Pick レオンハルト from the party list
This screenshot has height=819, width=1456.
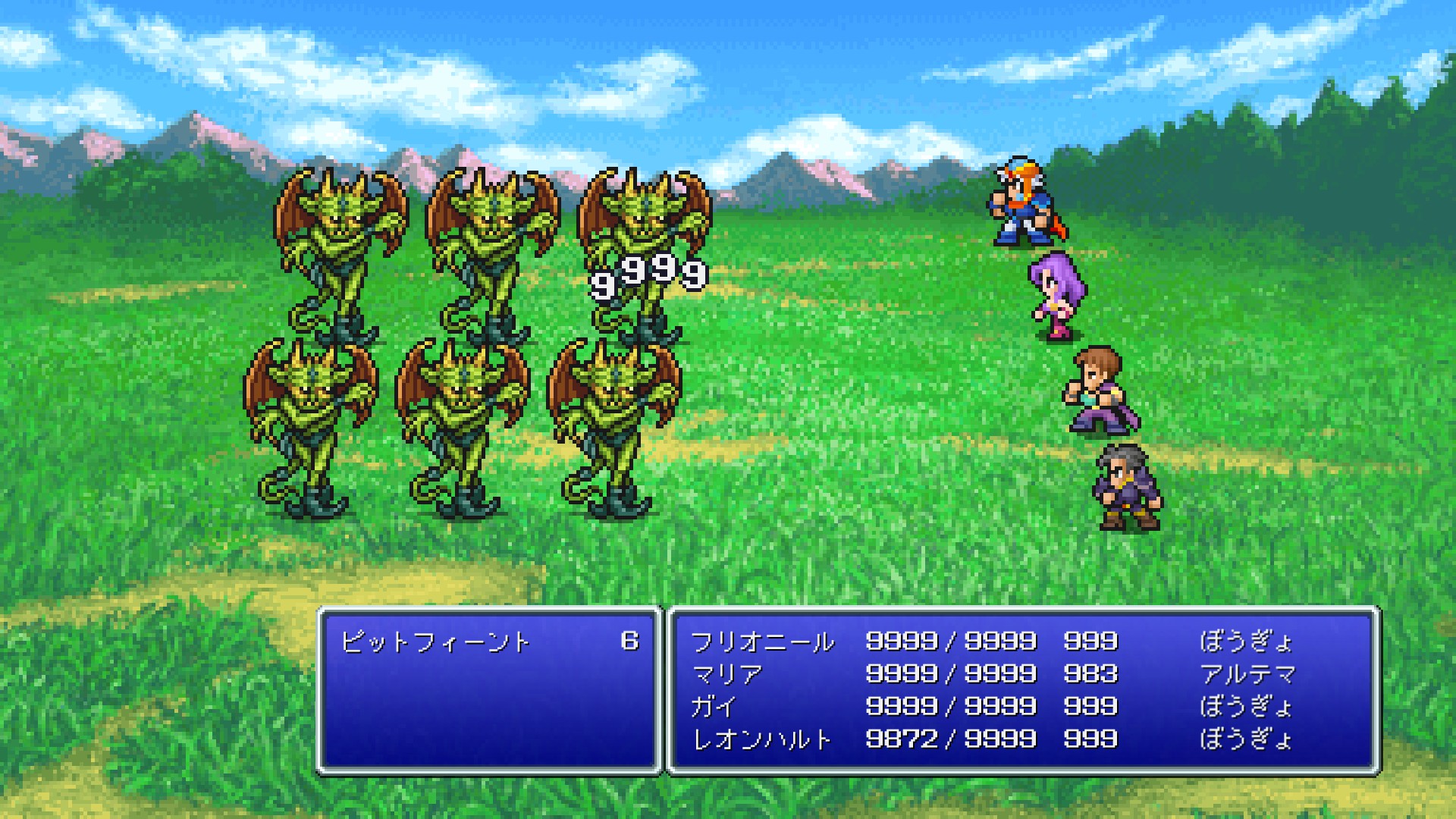(762, 739)
